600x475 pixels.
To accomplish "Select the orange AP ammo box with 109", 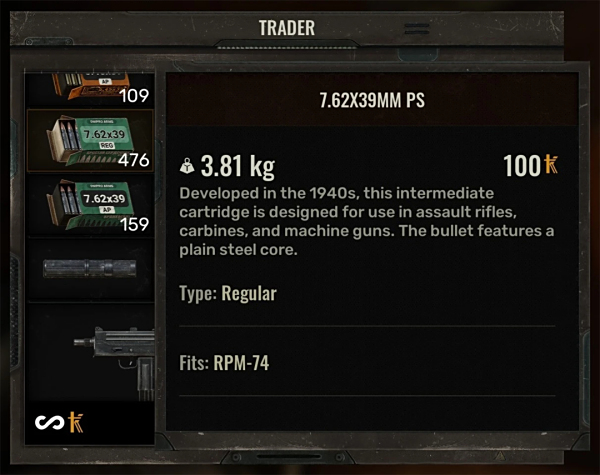I will (89, 90).
